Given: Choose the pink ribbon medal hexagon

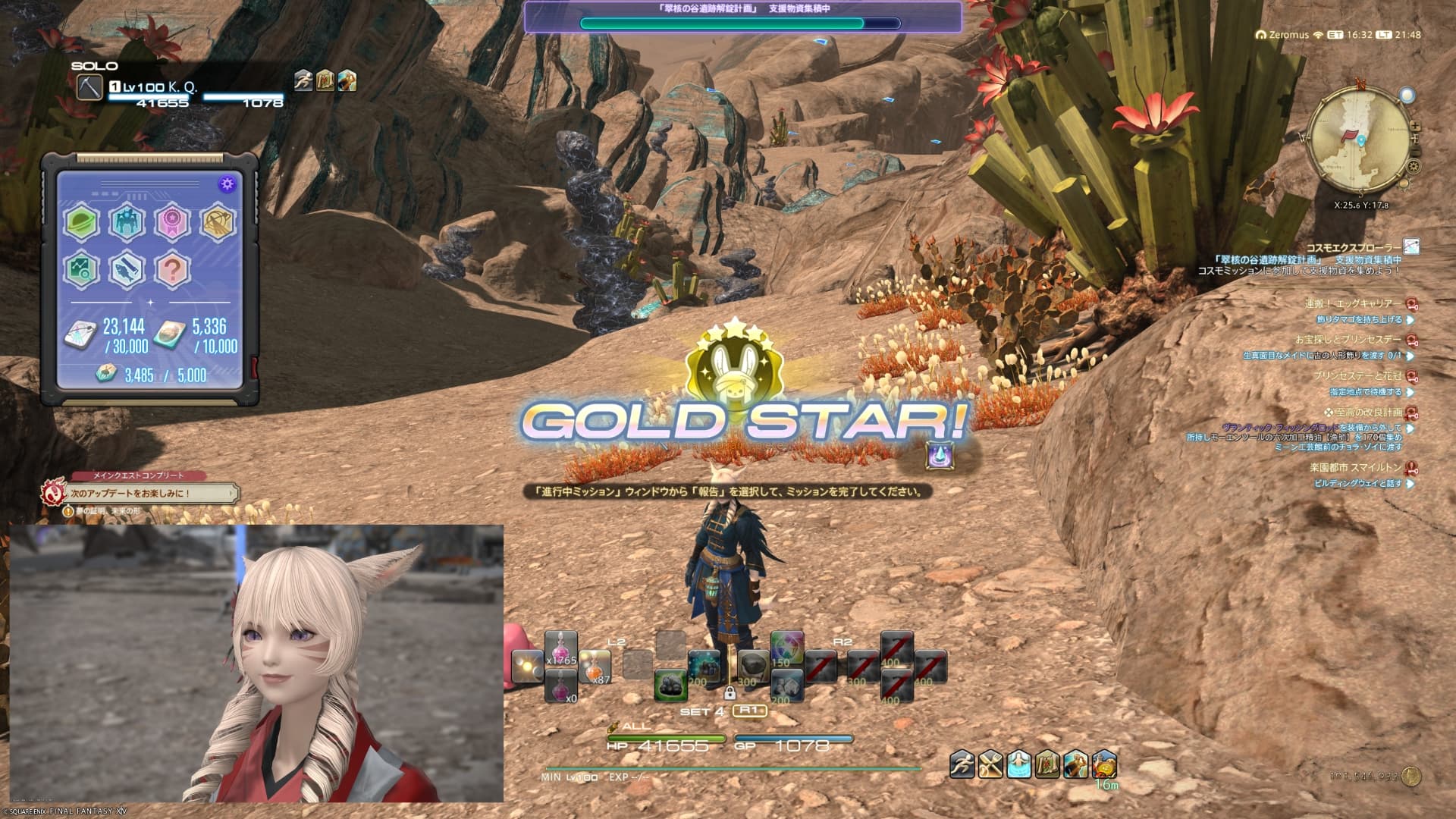Looking at the screenshot, I should (x=172, y=222).
